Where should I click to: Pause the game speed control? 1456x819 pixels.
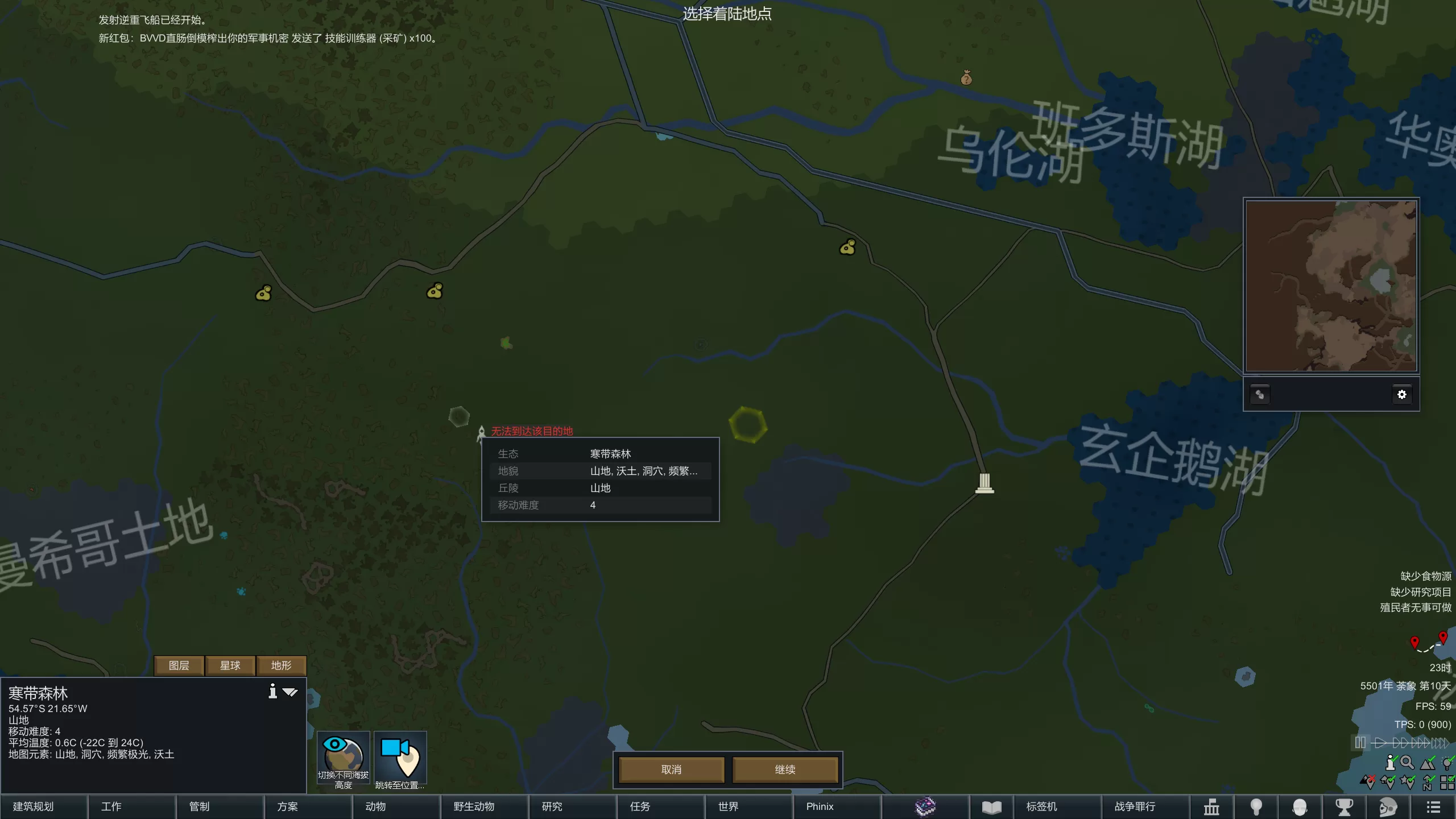(1360, 743)
